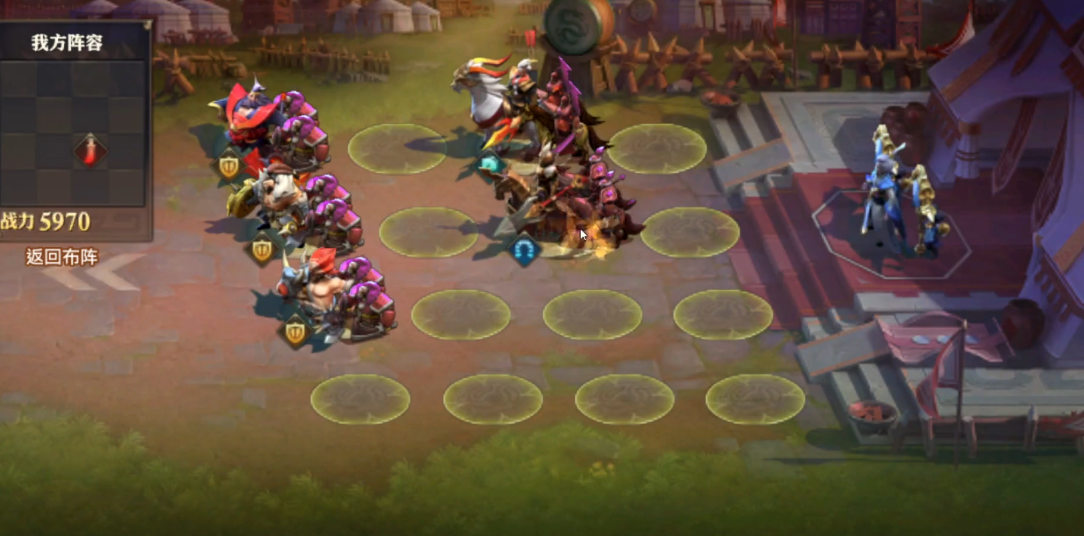Click the 返回布阵 button
Screen dimensions: 1084x536
[x=62, y=257]
